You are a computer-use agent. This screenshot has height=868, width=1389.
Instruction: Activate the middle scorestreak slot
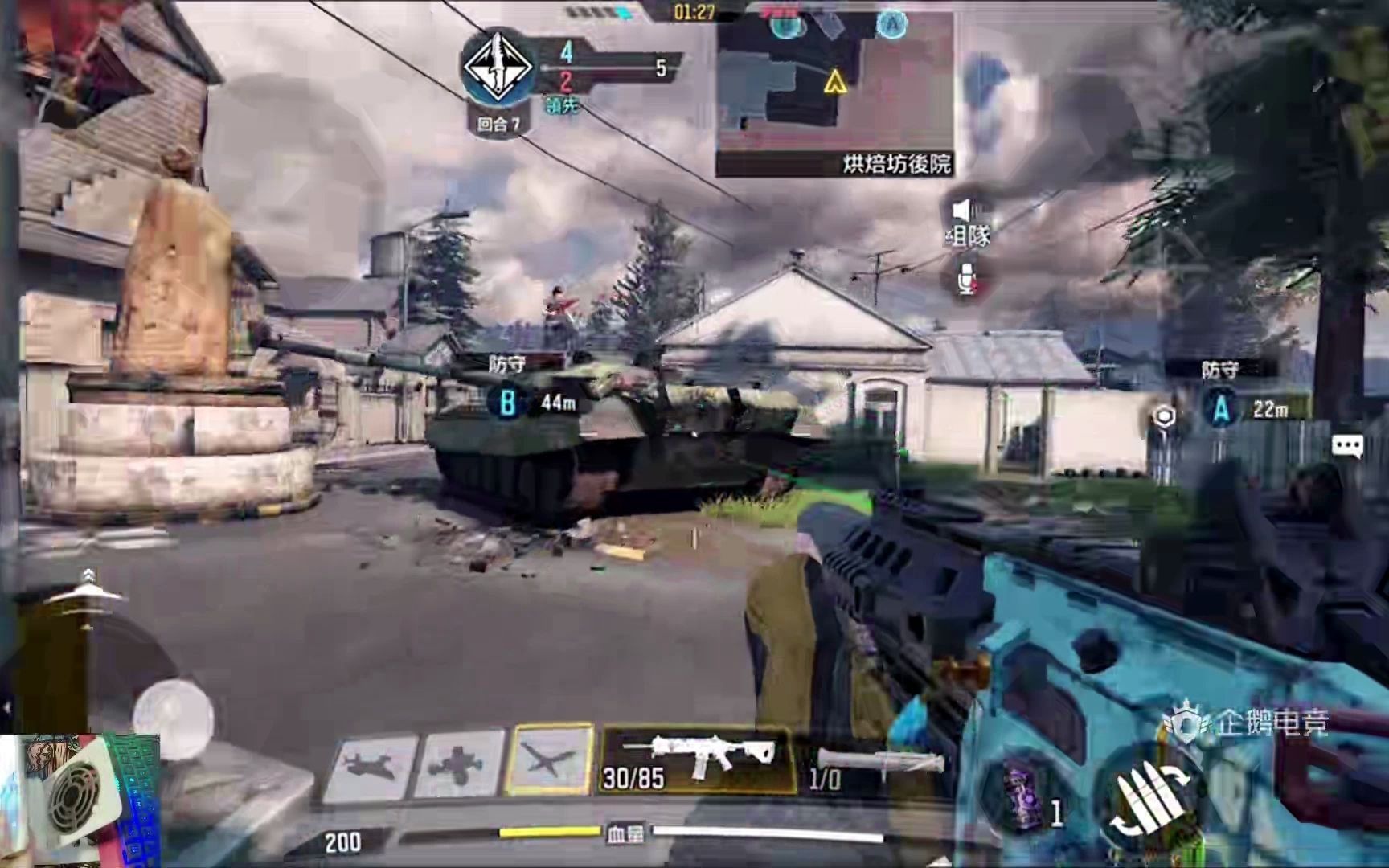coord(460,764)
